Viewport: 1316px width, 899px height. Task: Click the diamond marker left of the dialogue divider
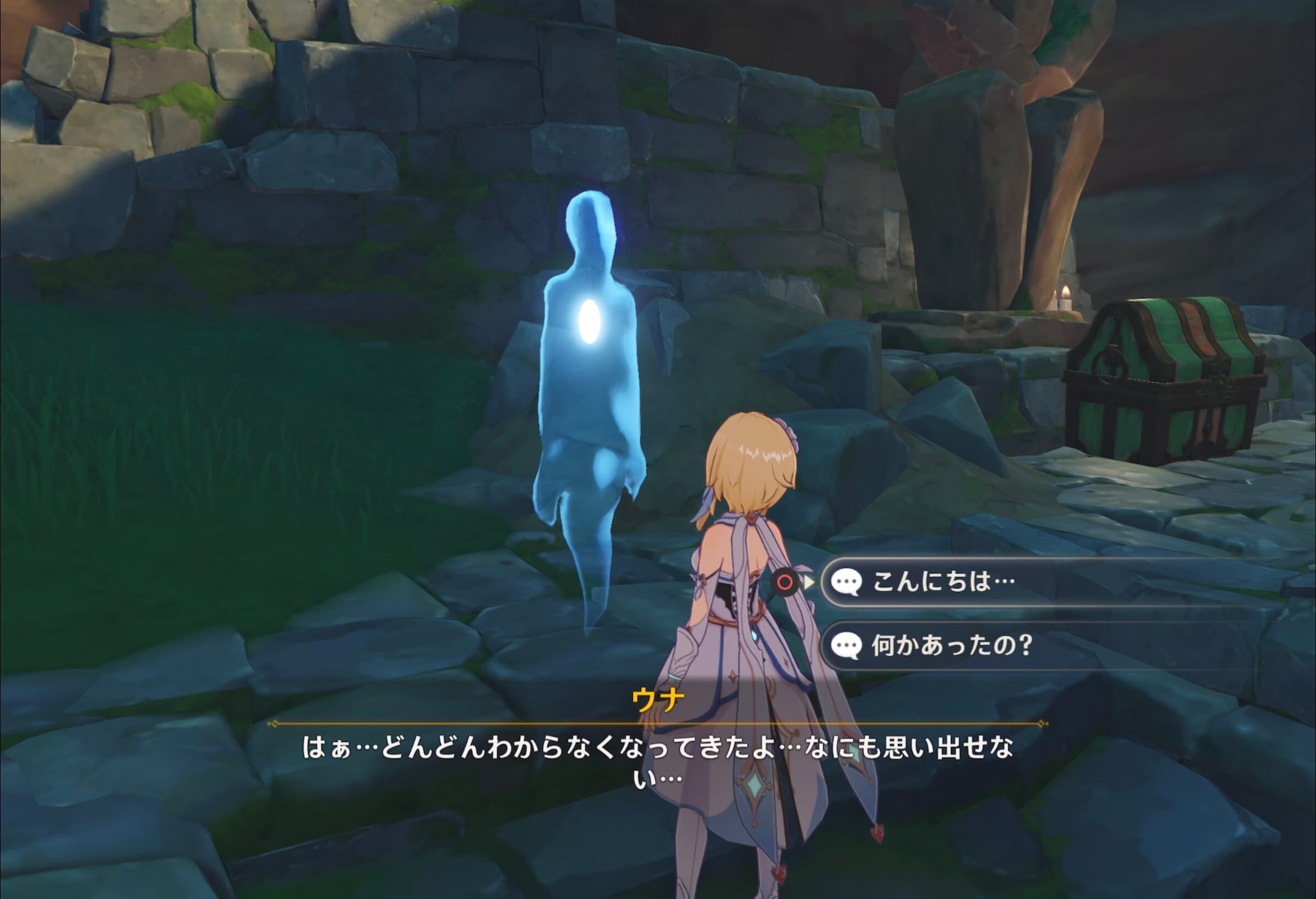click(274, 723)
